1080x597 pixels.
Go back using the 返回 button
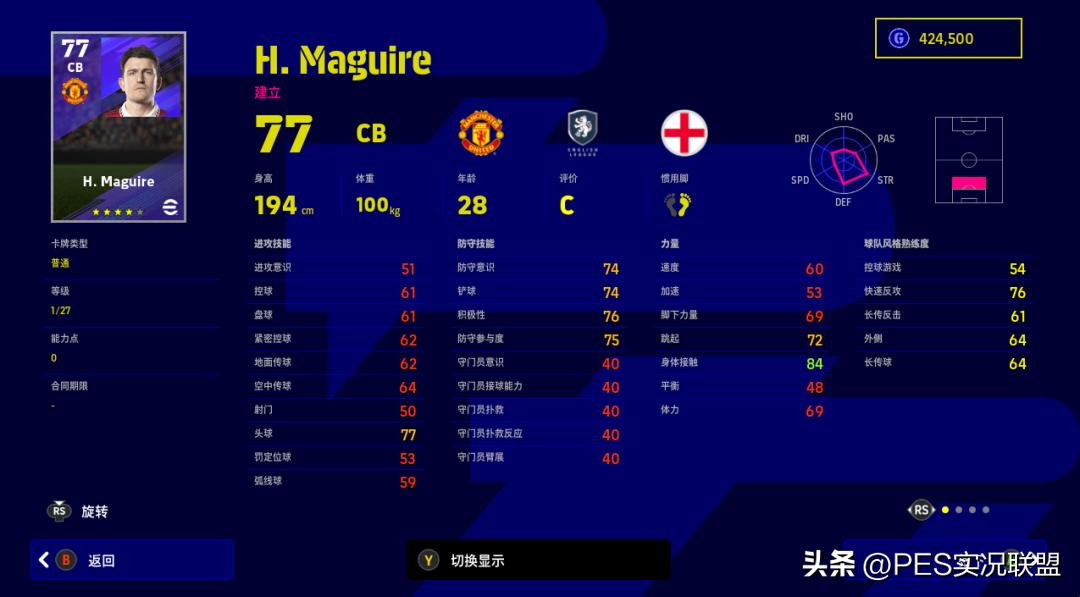click(132, 560)
